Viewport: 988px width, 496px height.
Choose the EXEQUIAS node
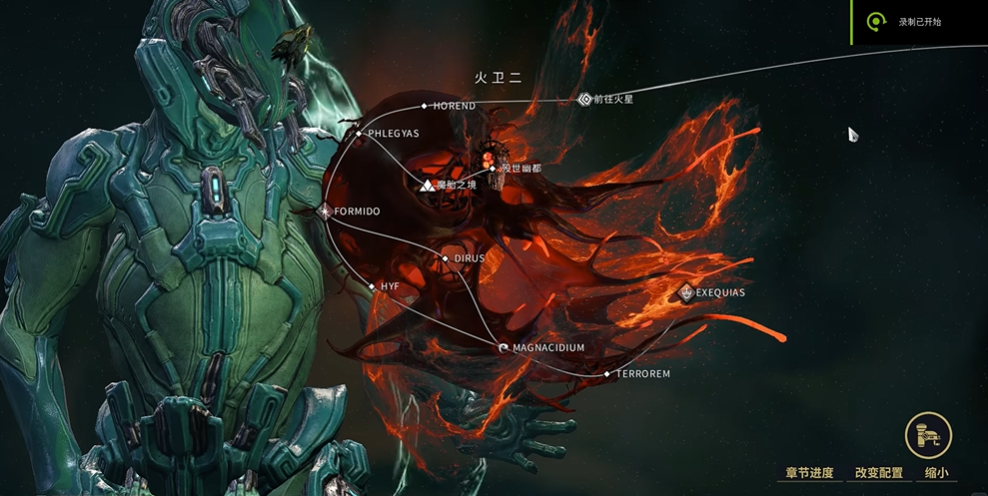tap(686, 293)
